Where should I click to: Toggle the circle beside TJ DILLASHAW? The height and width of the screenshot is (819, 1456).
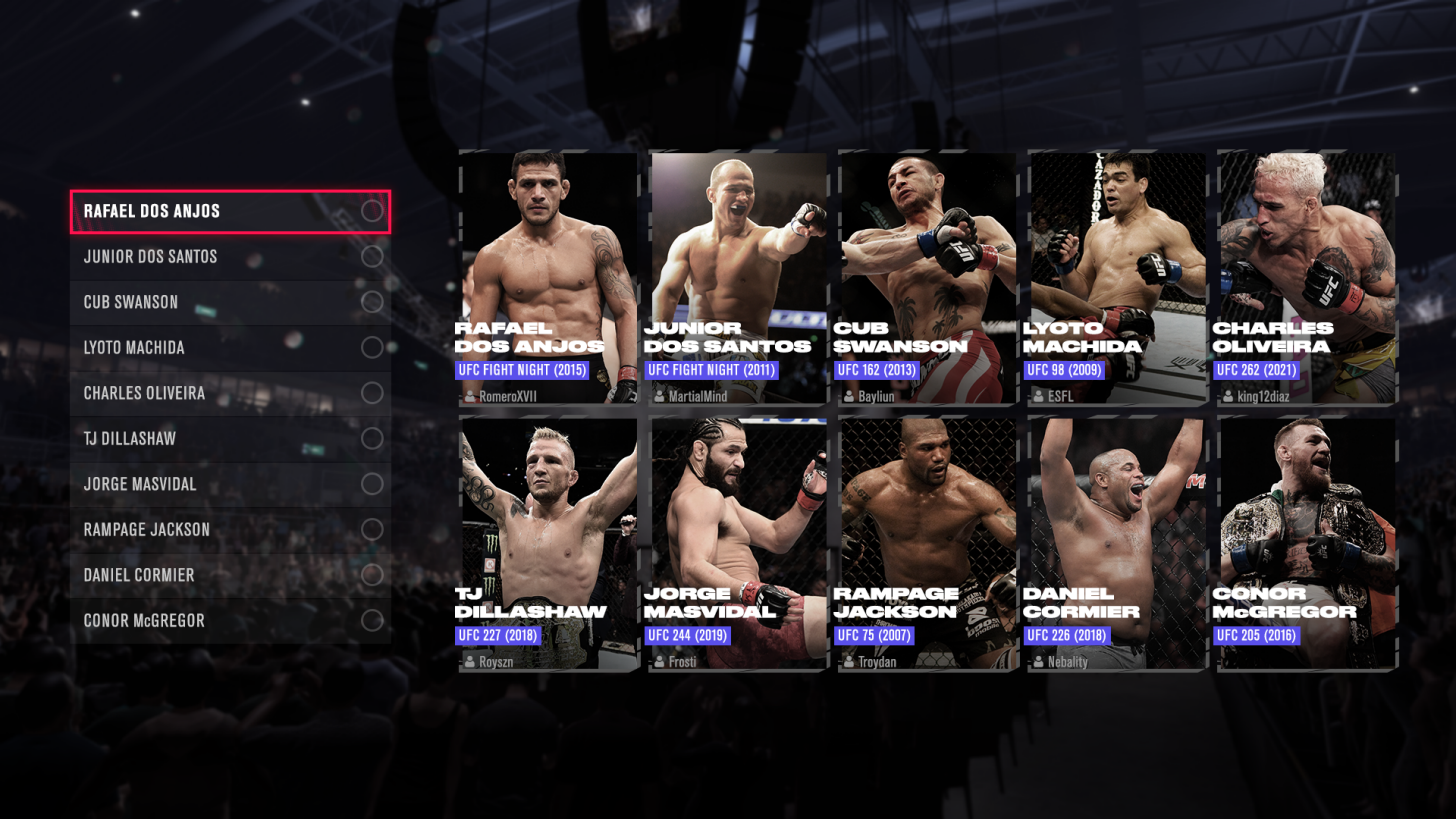(x=372, y=439)
